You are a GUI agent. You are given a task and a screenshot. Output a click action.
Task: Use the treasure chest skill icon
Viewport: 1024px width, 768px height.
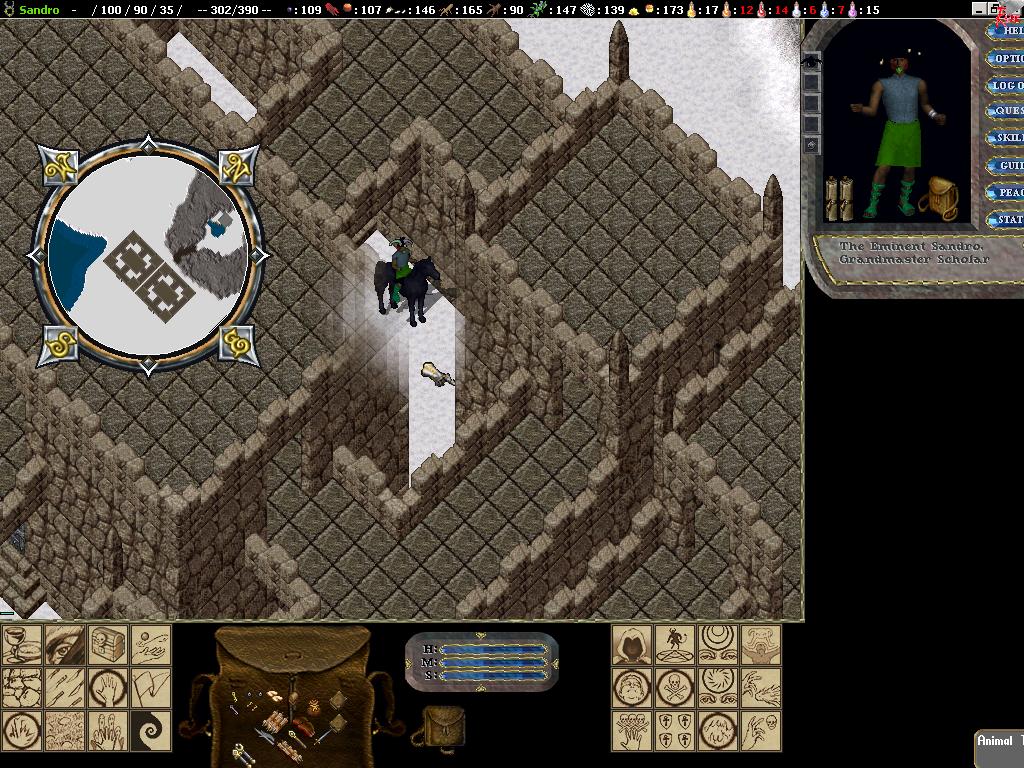[x=108, y=646]
